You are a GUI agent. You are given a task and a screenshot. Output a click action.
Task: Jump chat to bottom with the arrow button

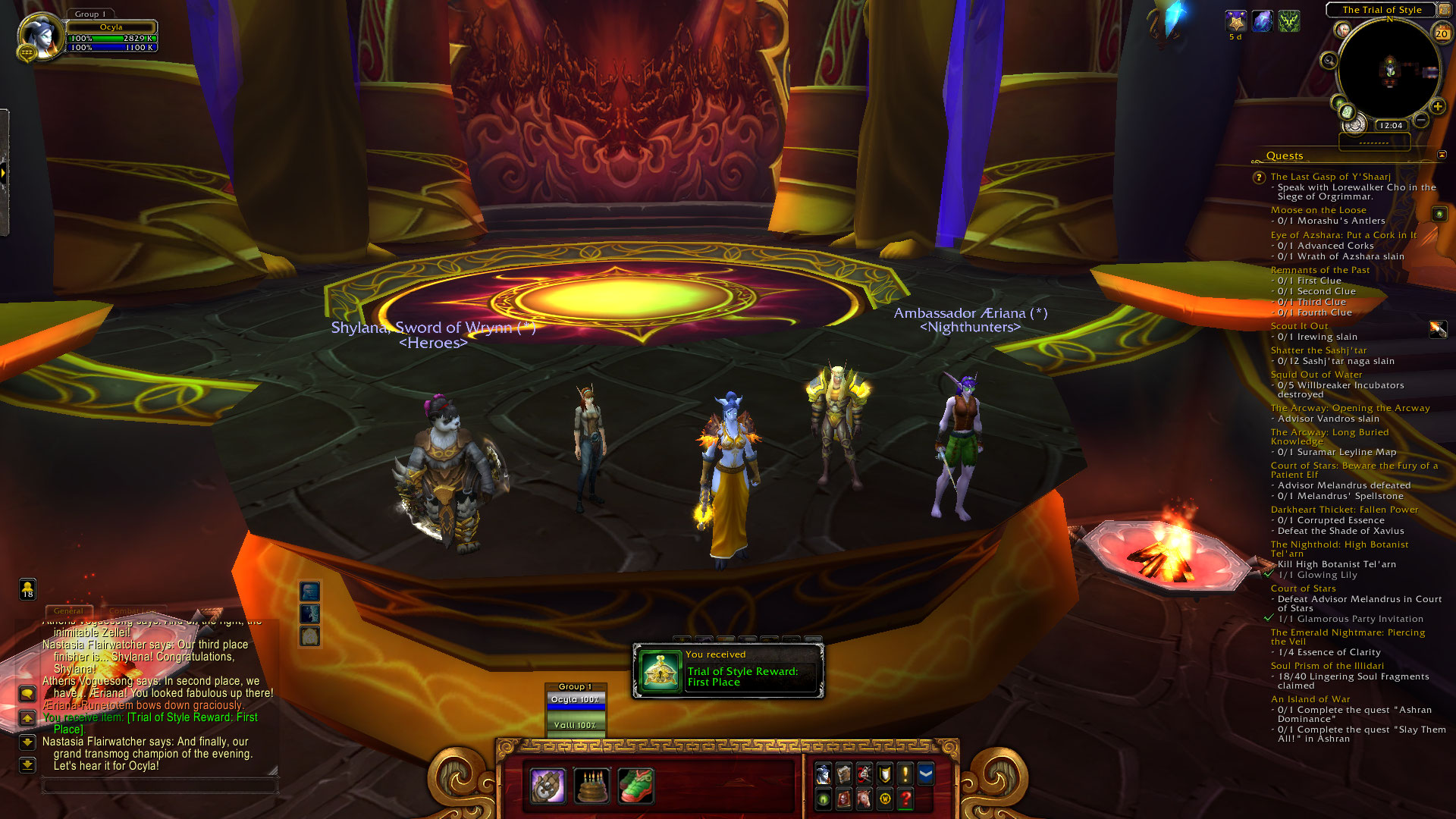pyautogui.click(x=27, y=764)
